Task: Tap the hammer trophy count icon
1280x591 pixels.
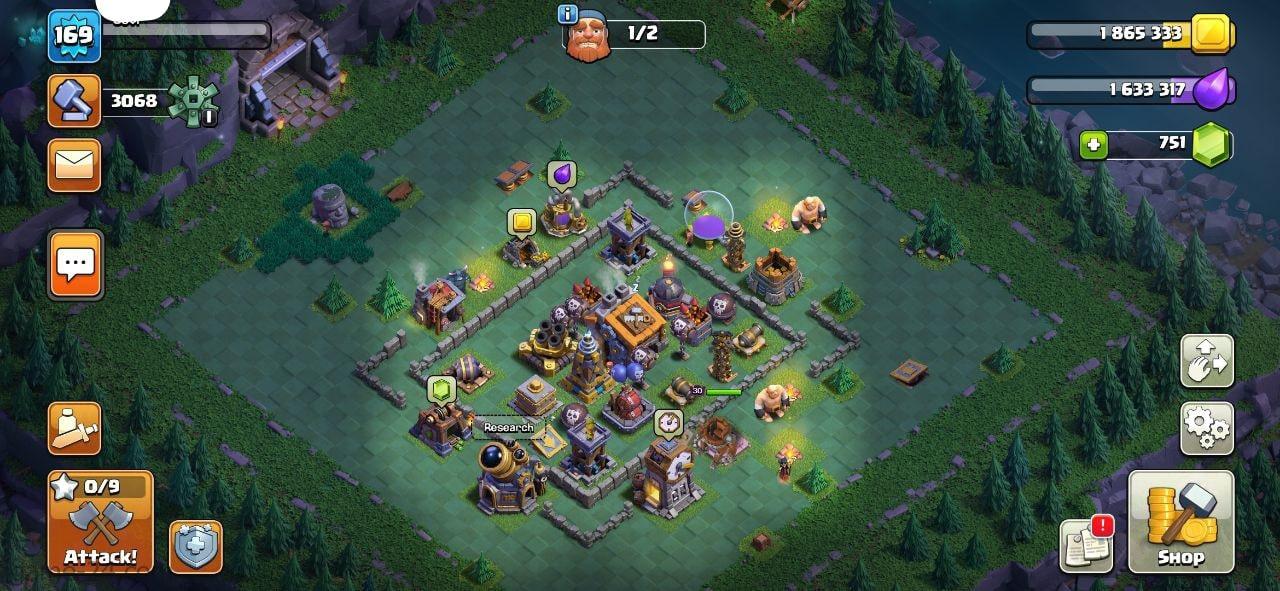Action: point(75,101)
